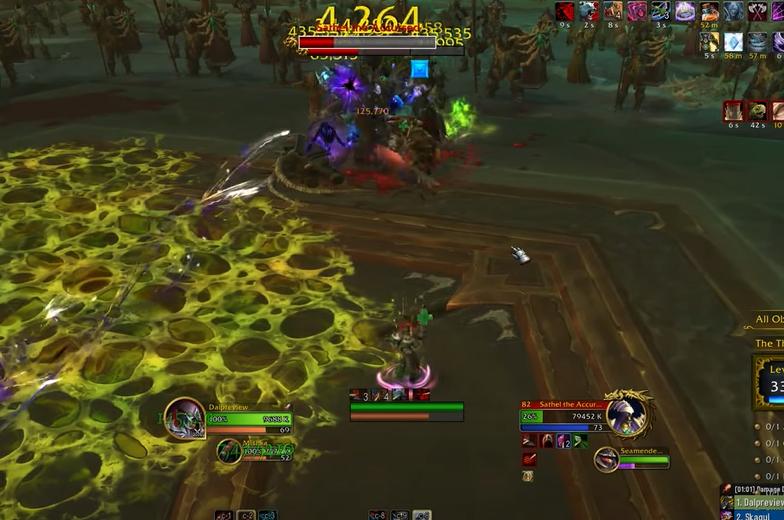Target Sathel the Accursed's boss portrait
The image size is (784, 520).
[627, 415]
